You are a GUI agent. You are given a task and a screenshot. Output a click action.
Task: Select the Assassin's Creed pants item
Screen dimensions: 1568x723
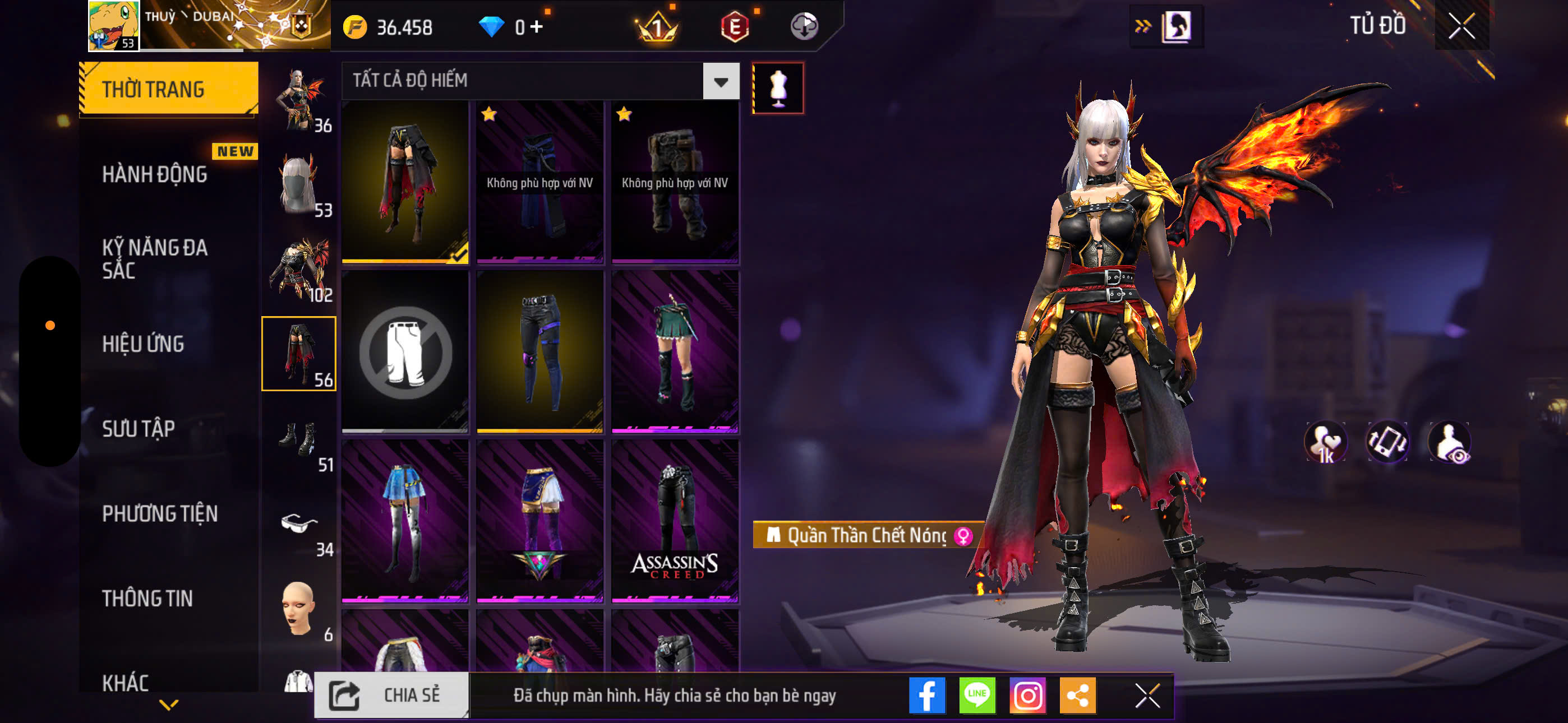pos(675,521)
